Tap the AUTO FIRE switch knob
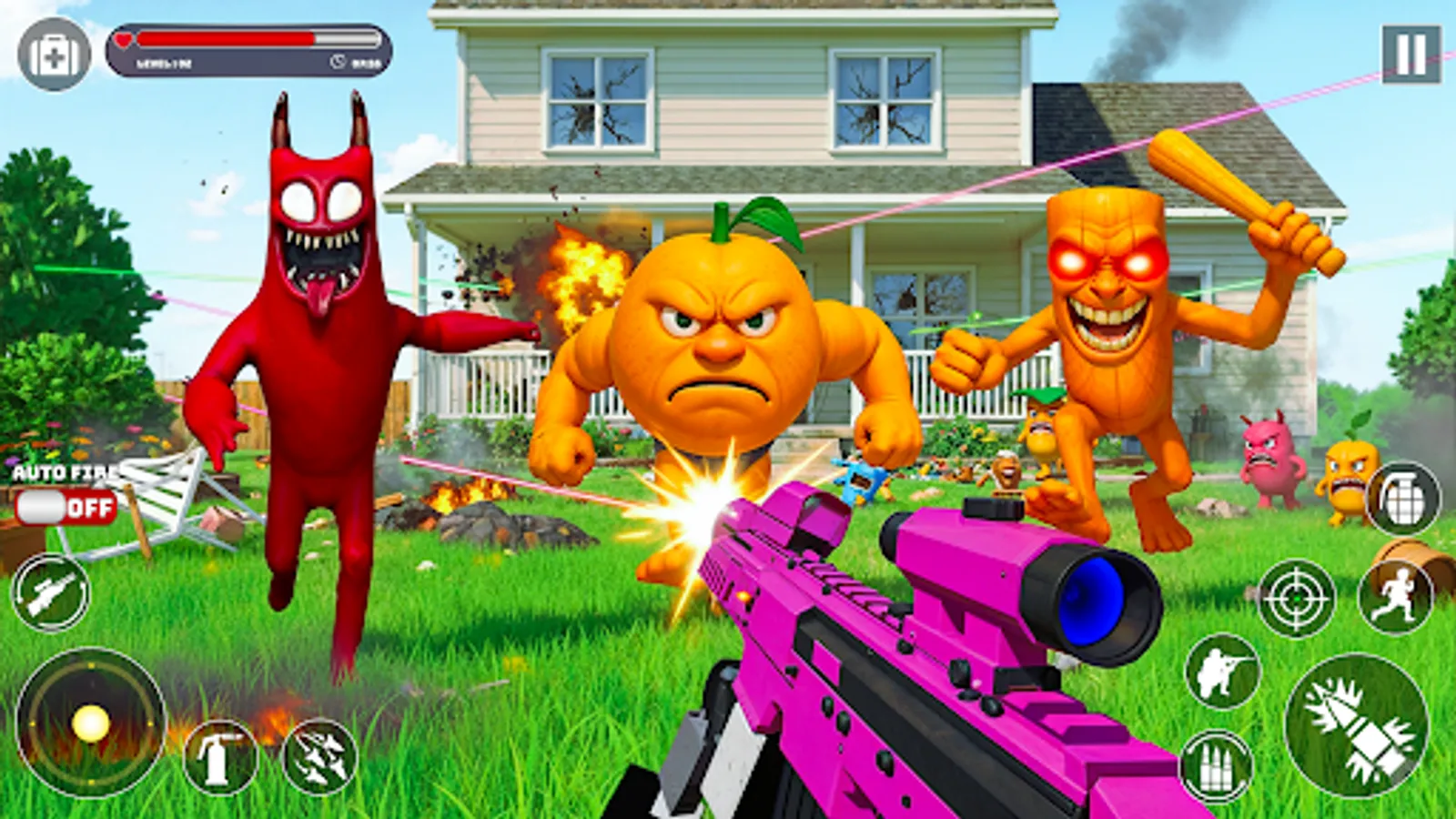The image size is (1456, 819). [x=40, y=506]
